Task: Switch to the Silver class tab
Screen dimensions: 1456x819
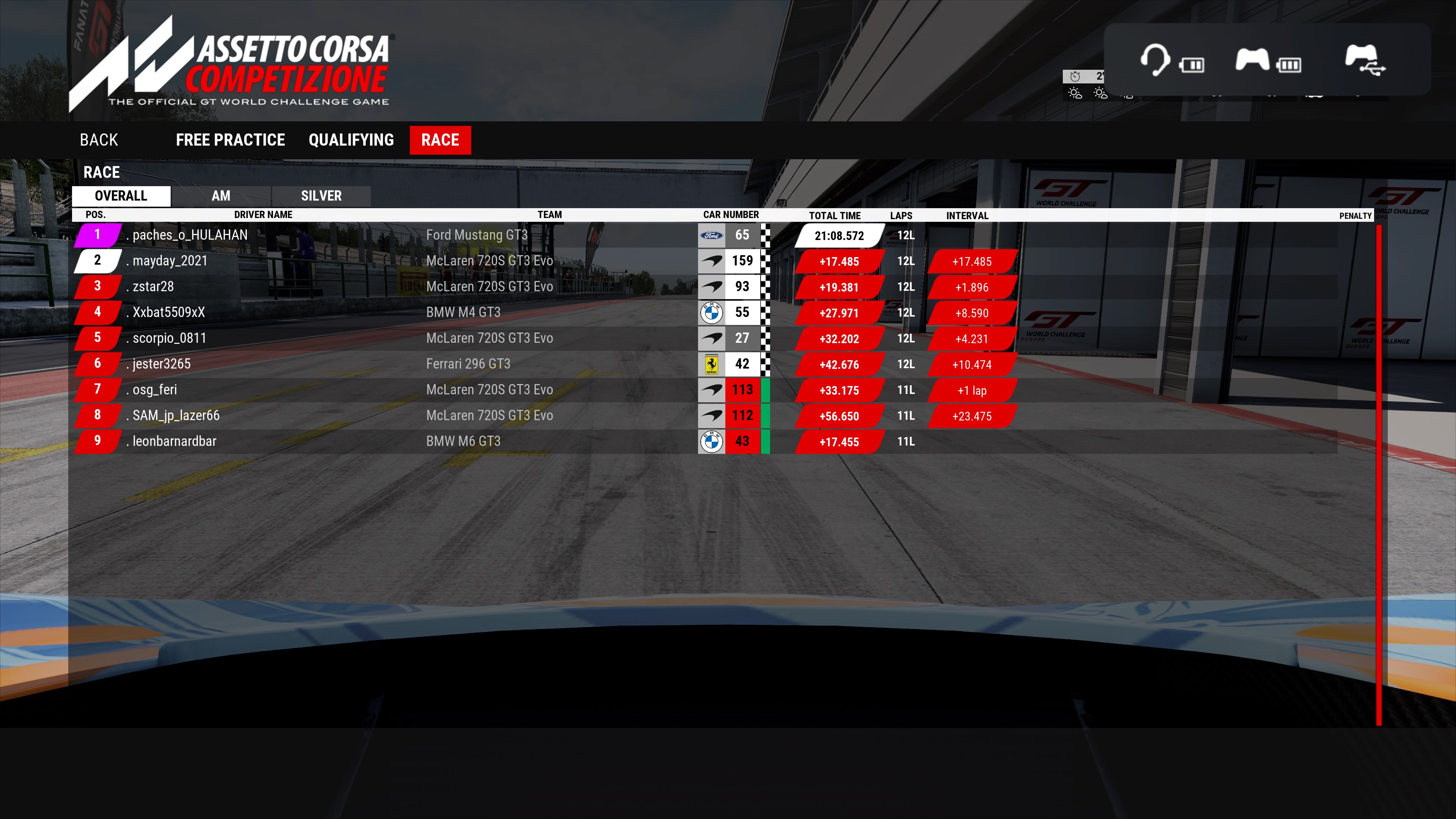Action: point(321,196)
